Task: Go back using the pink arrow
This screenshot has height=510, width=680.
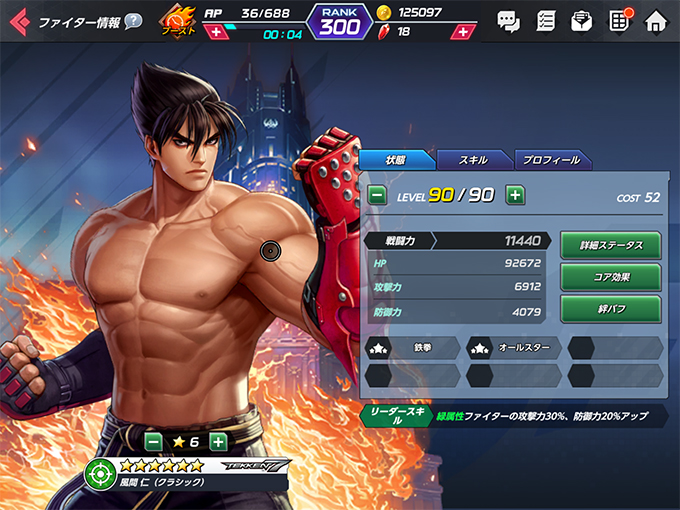Action: click(19, 22)
